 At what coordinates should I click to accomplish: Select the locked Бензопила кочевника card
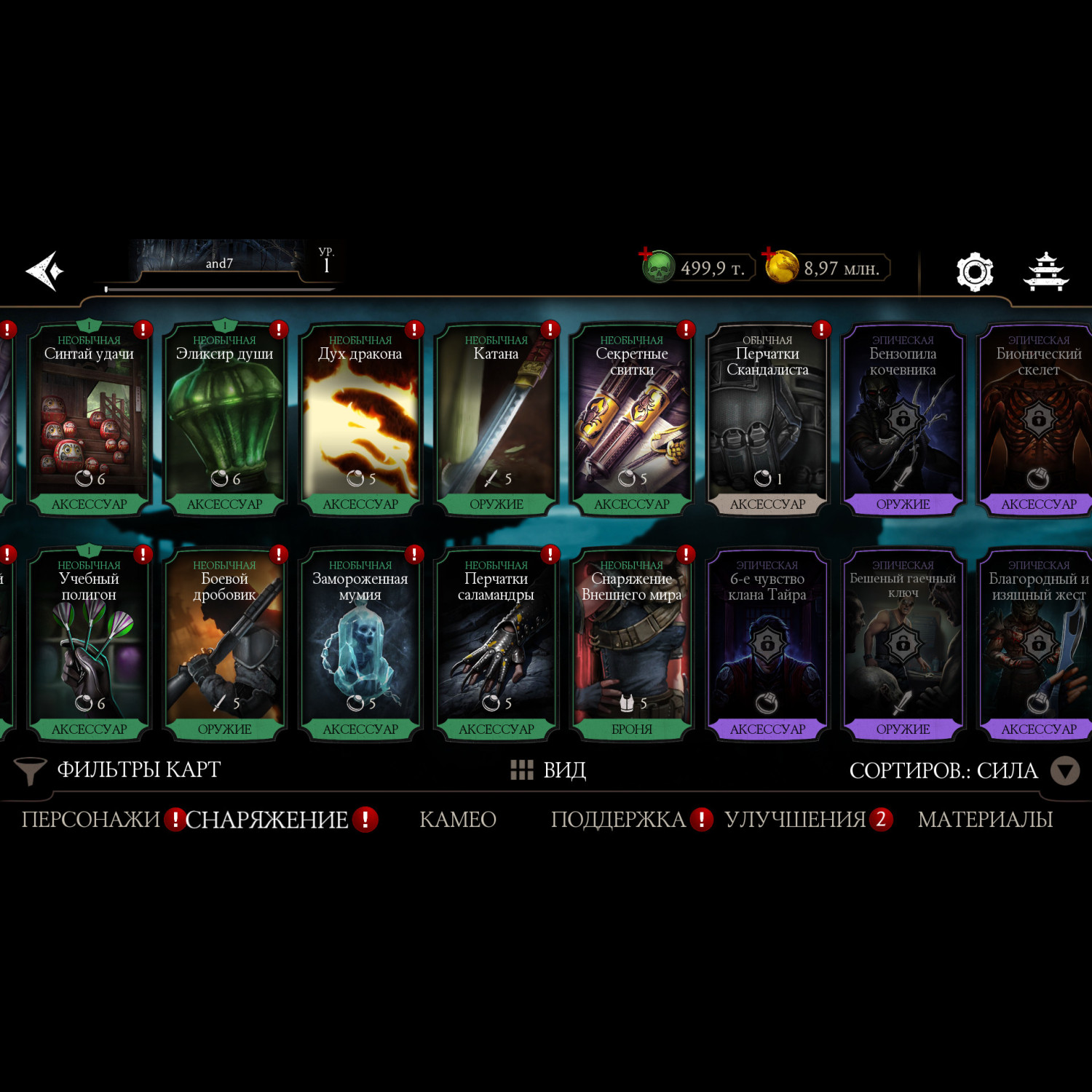pos(903,420)
